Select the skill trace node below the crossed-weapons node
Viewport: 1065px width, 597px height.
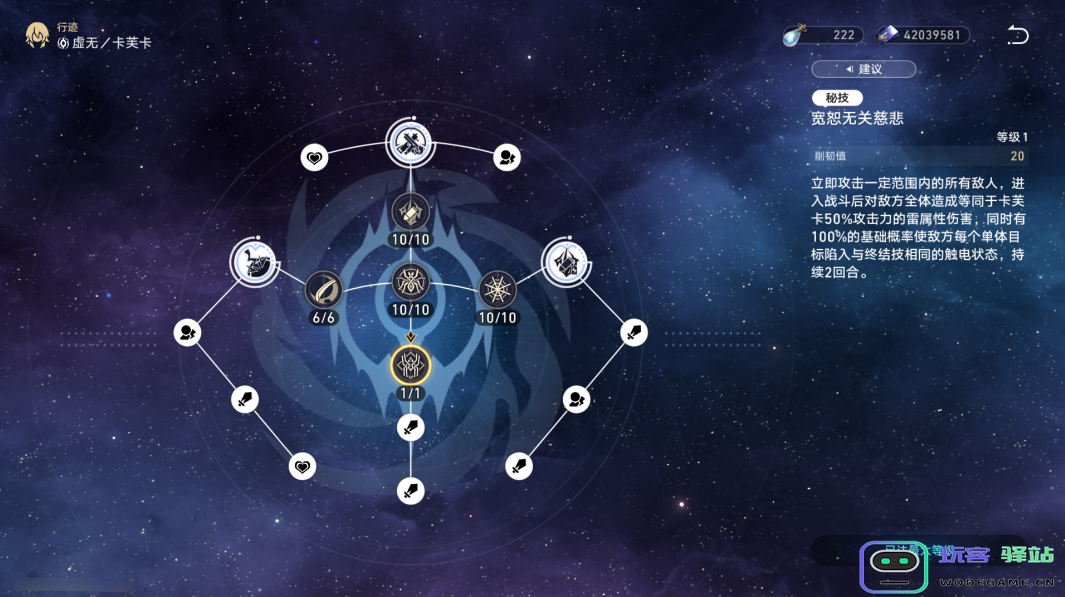click(410, 212)
